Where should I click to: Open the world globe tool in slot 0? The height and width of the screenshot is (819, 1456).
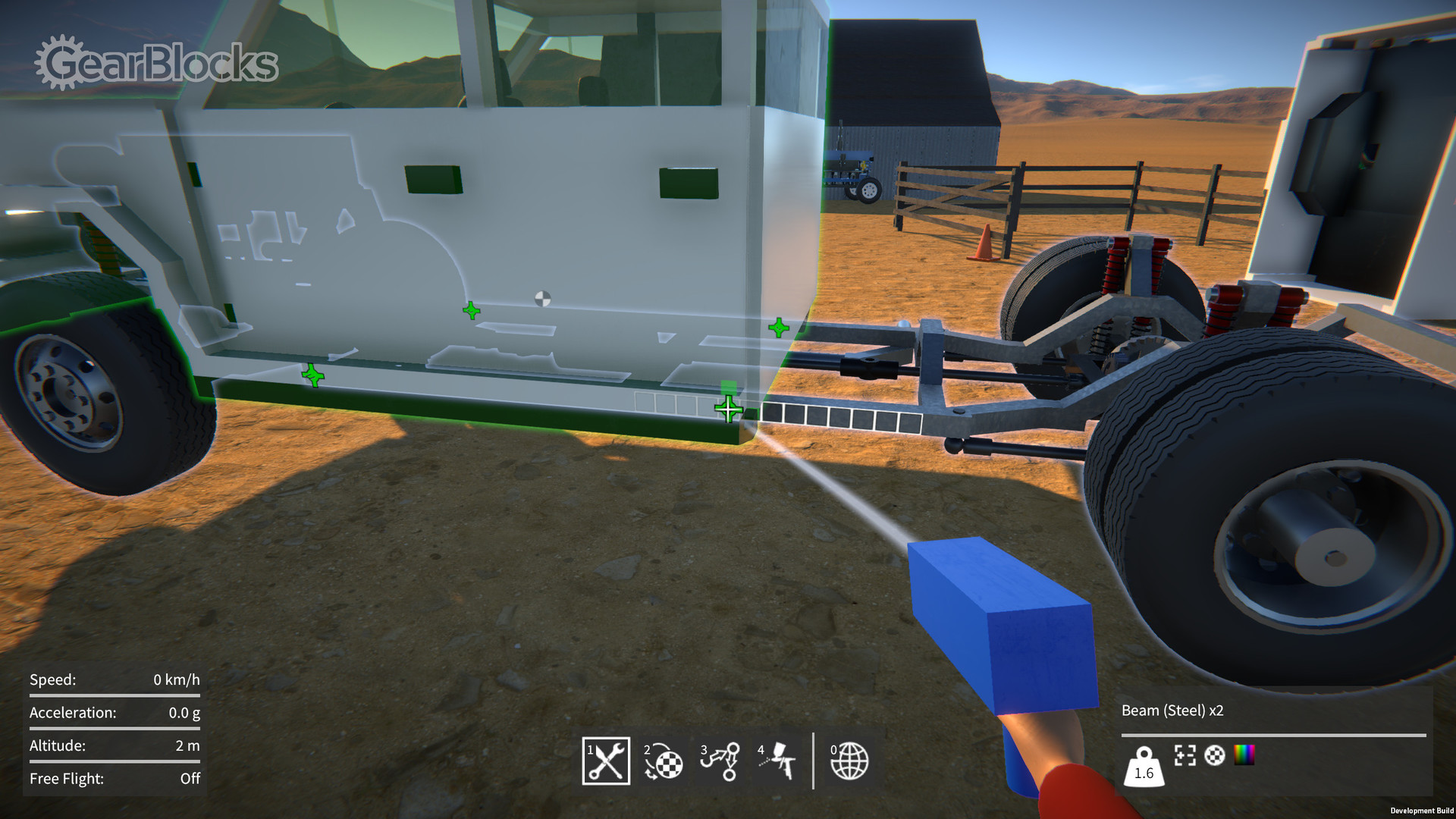click(x=849, y=761)
